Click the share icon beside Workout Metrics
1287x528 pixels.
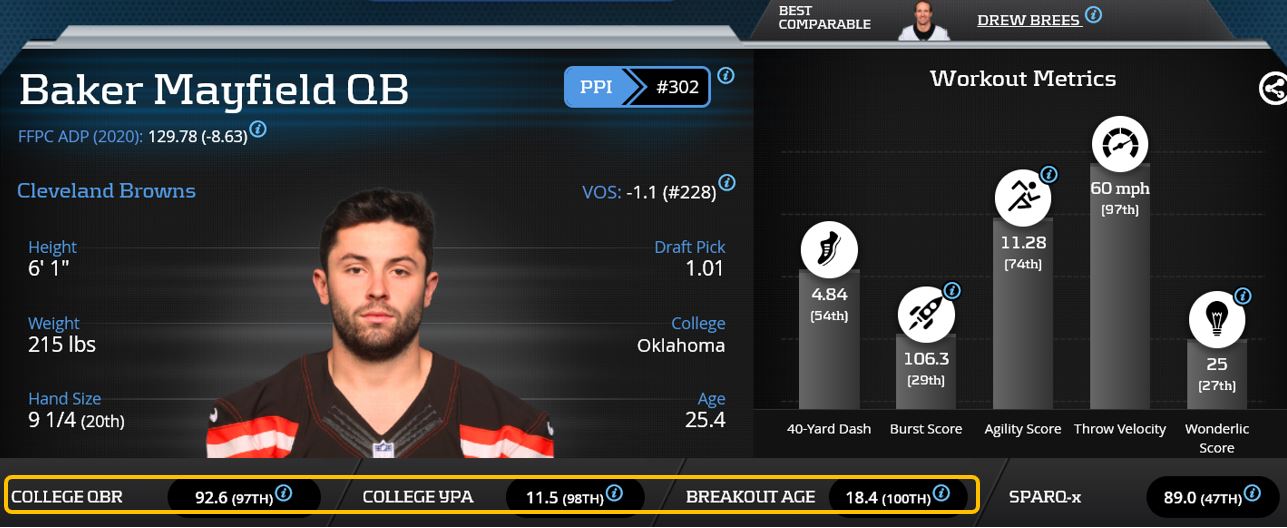1273,89
